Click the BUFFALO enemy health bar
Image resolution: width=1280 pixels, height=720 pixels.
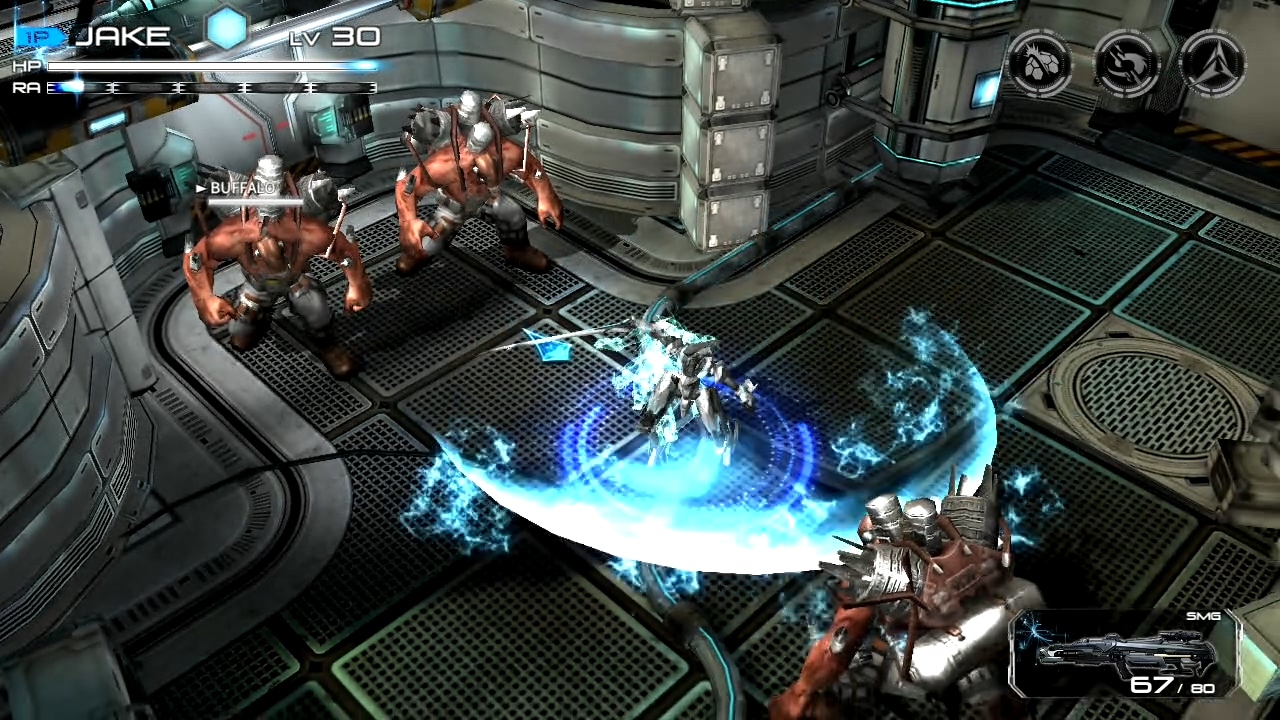pyautogui.click(x=255, y=203)
